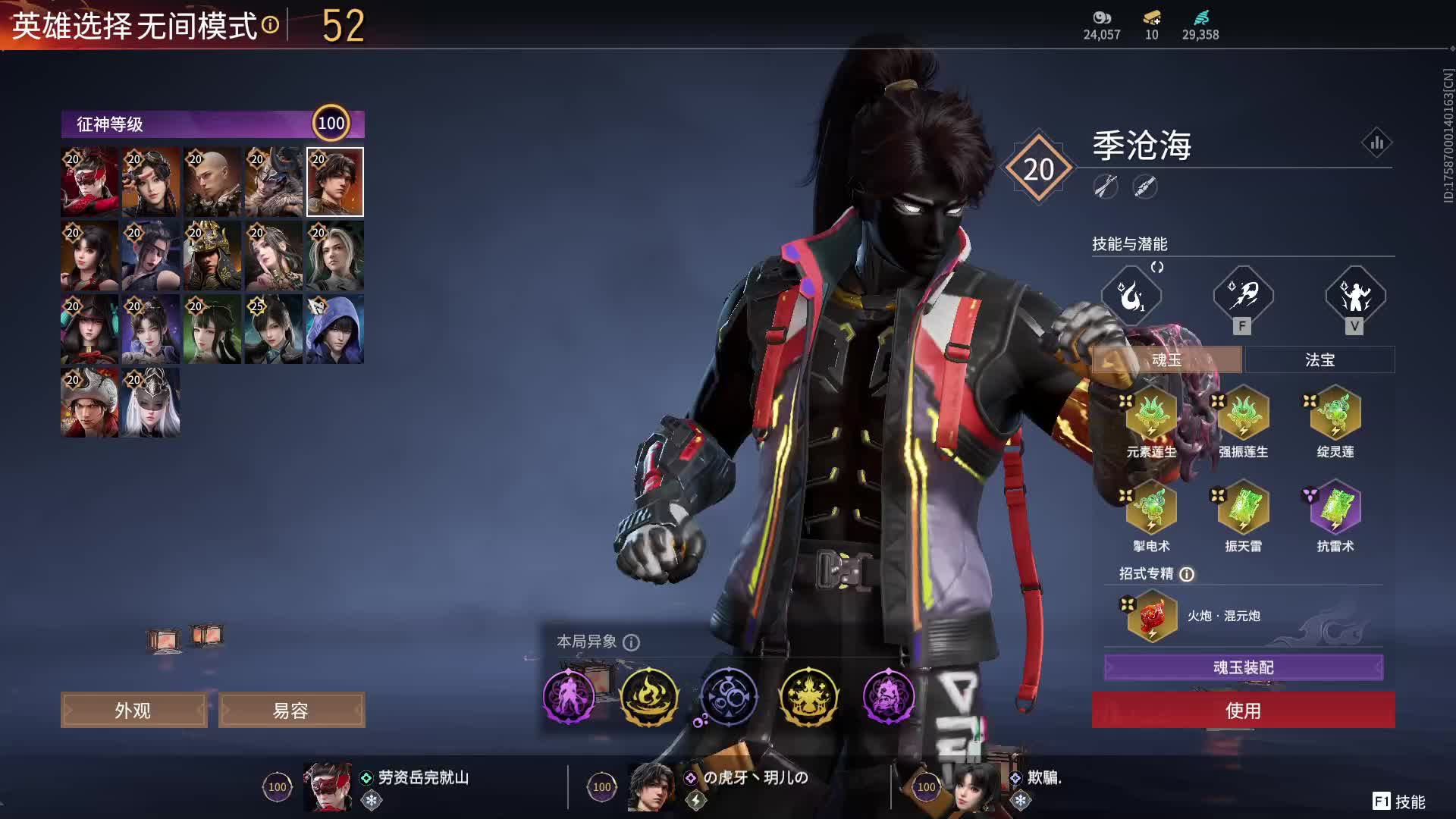Open the 外观 appearance menu
The height and width of the screenshot is (819, 1456).
tap(133, 711)
